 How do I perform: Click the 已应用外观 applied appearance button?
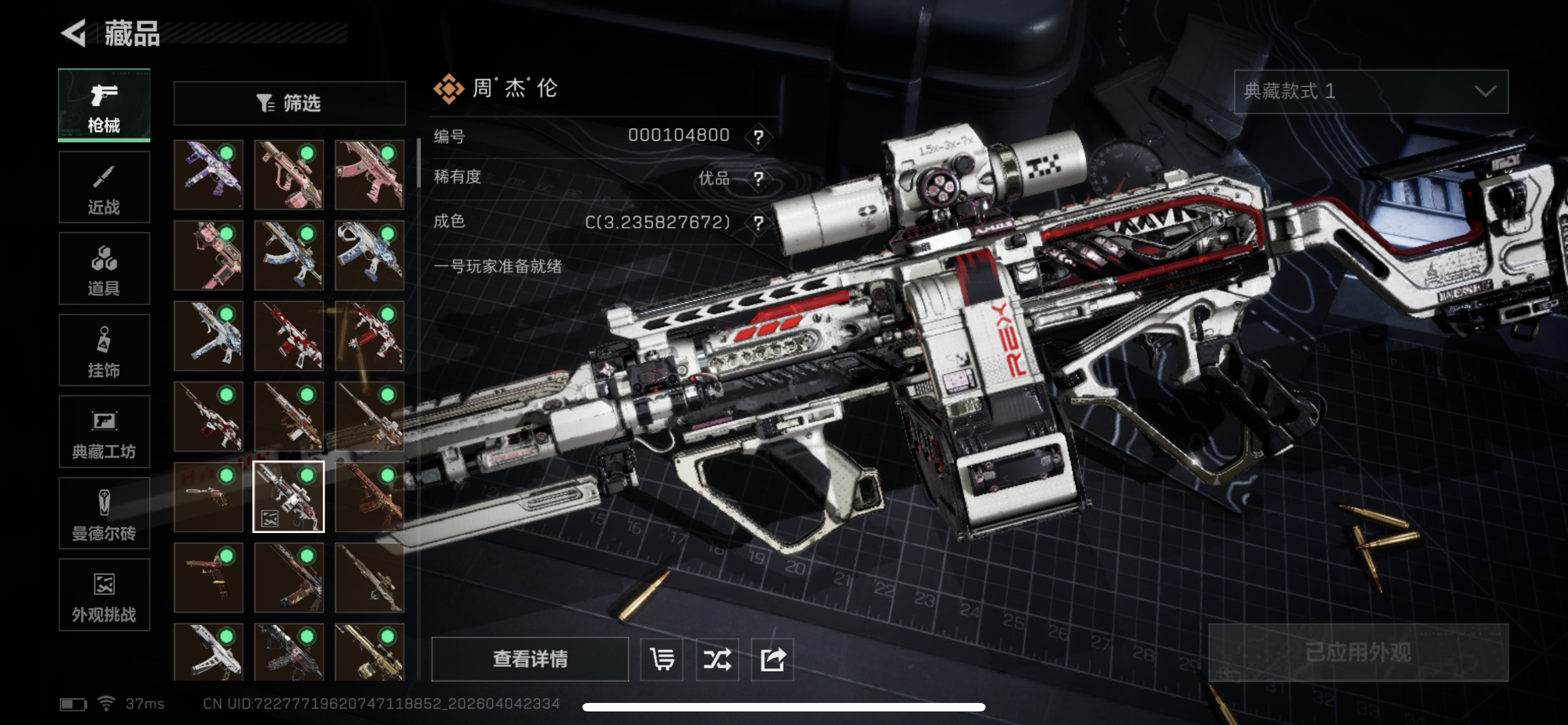coord(1358,653)
